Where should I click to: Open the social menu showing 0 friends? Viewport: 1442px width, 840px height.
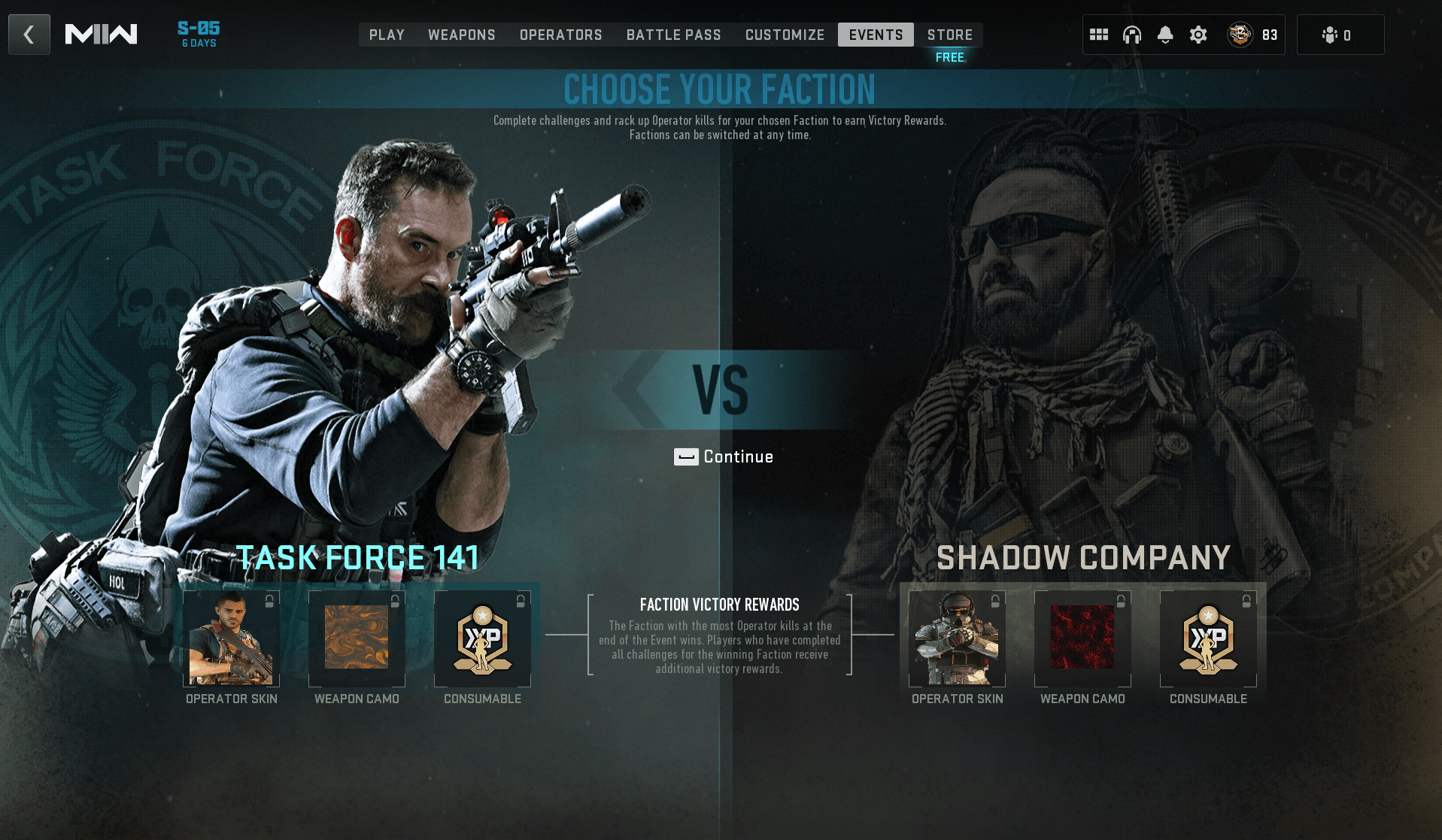(x=1340, y=34)
